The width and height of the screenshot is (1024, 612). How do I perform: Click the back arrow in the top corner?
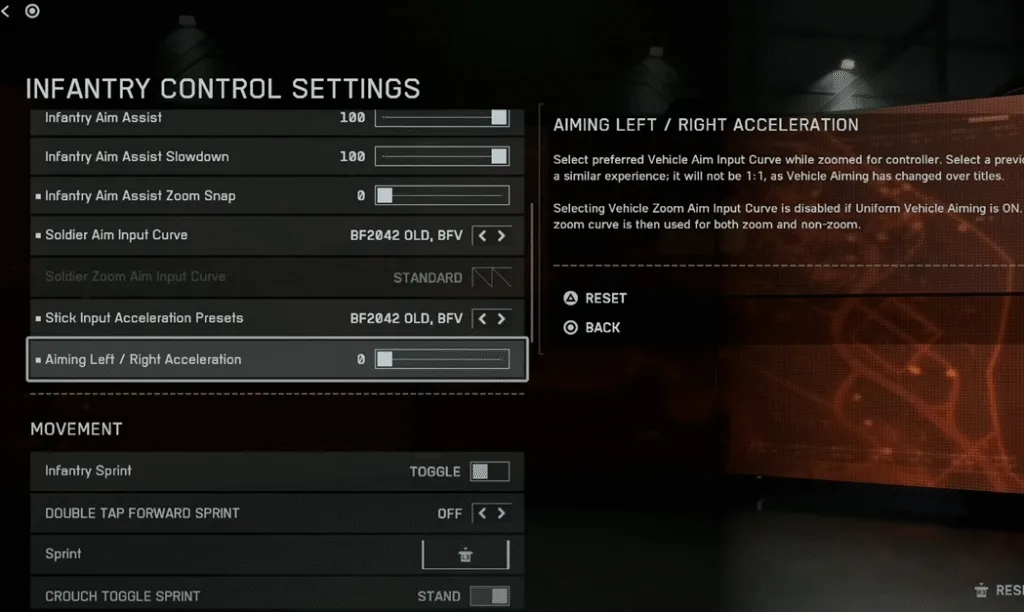6,11
